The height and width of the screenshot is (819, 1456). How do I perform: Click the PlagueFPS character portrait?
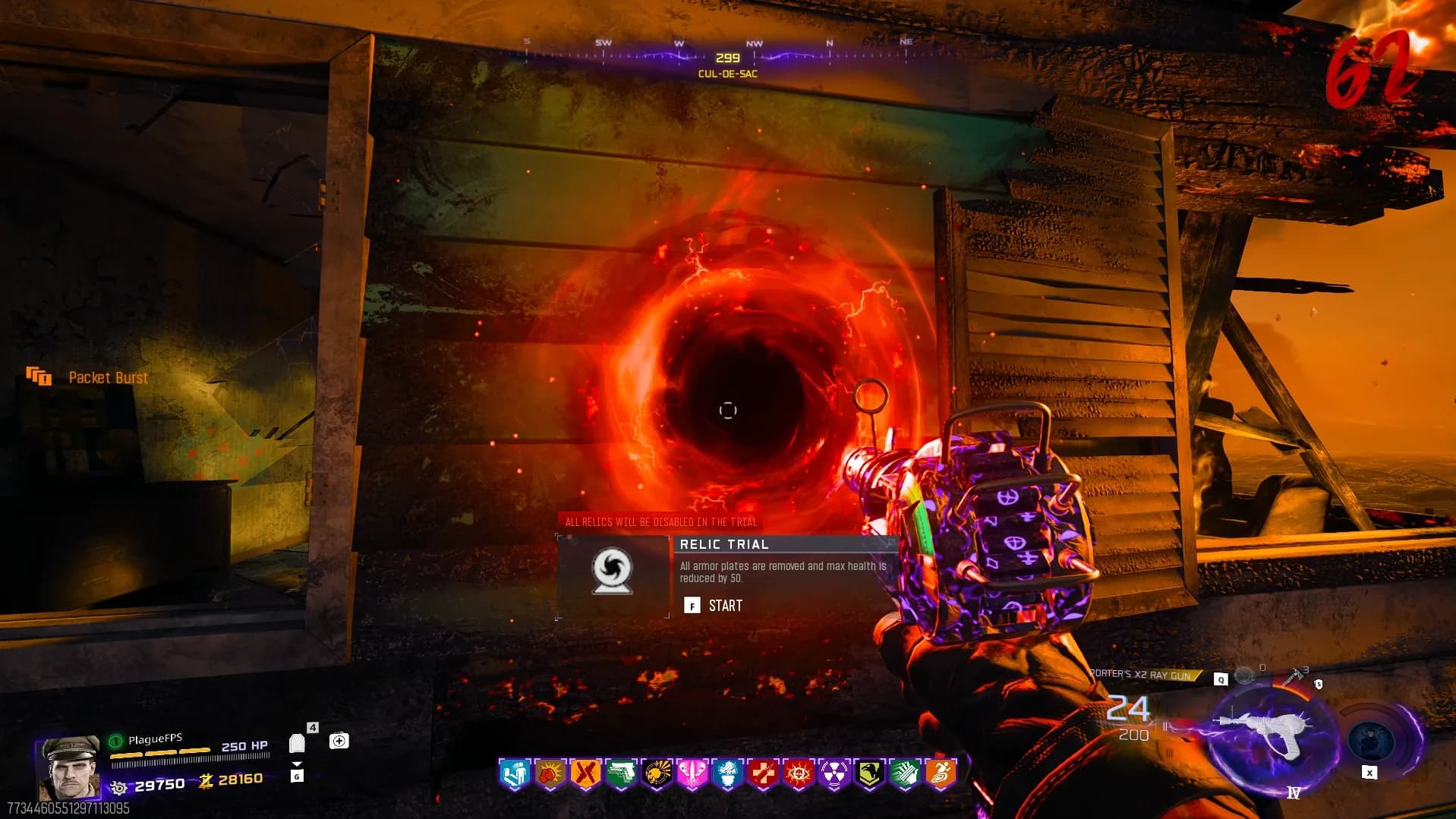pos(71,768)
